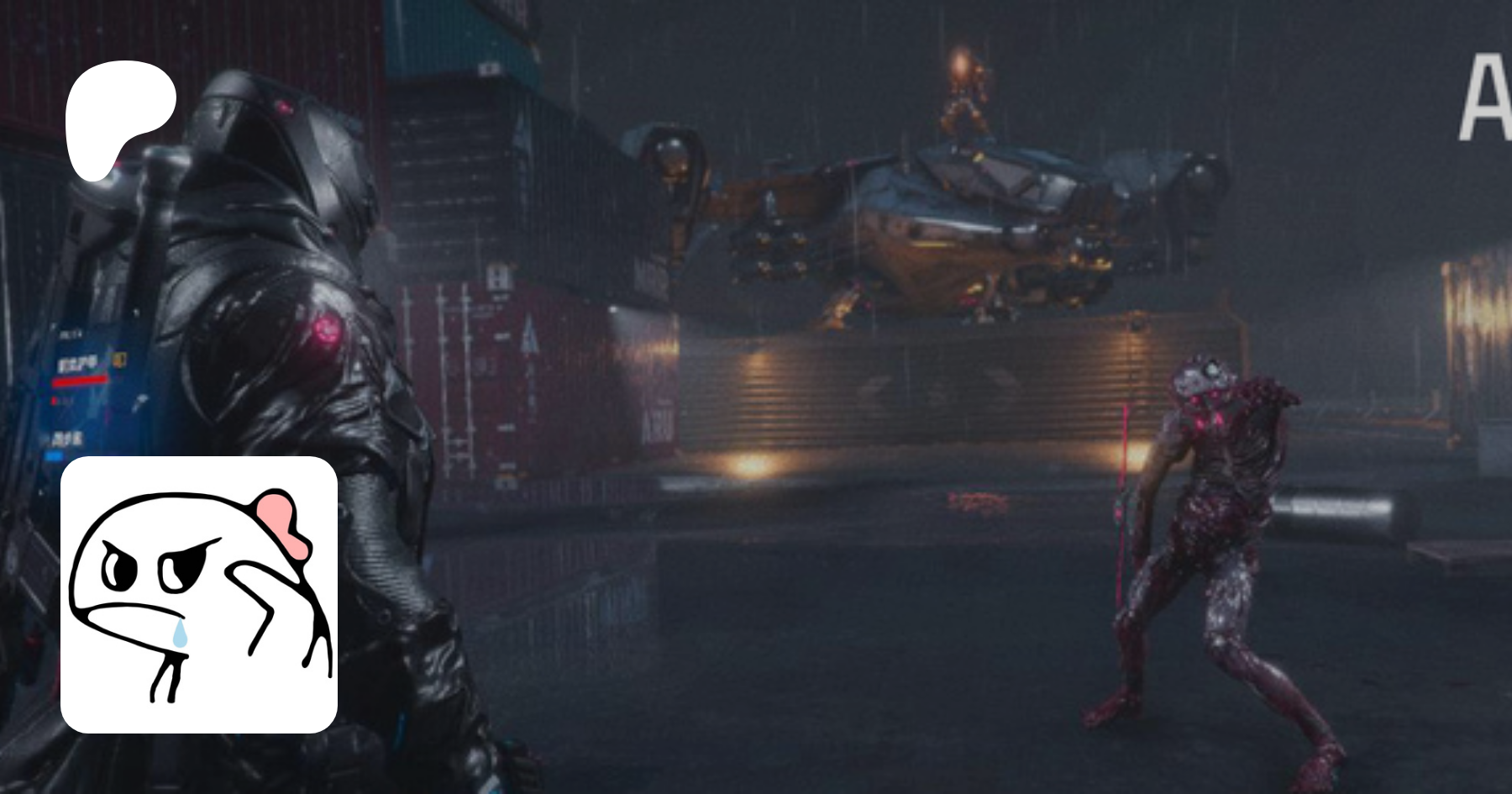The width and height of the screenshot is (1512, 794).
Task: Open the crying cartoon creator avatar
Action: (199, 594)
